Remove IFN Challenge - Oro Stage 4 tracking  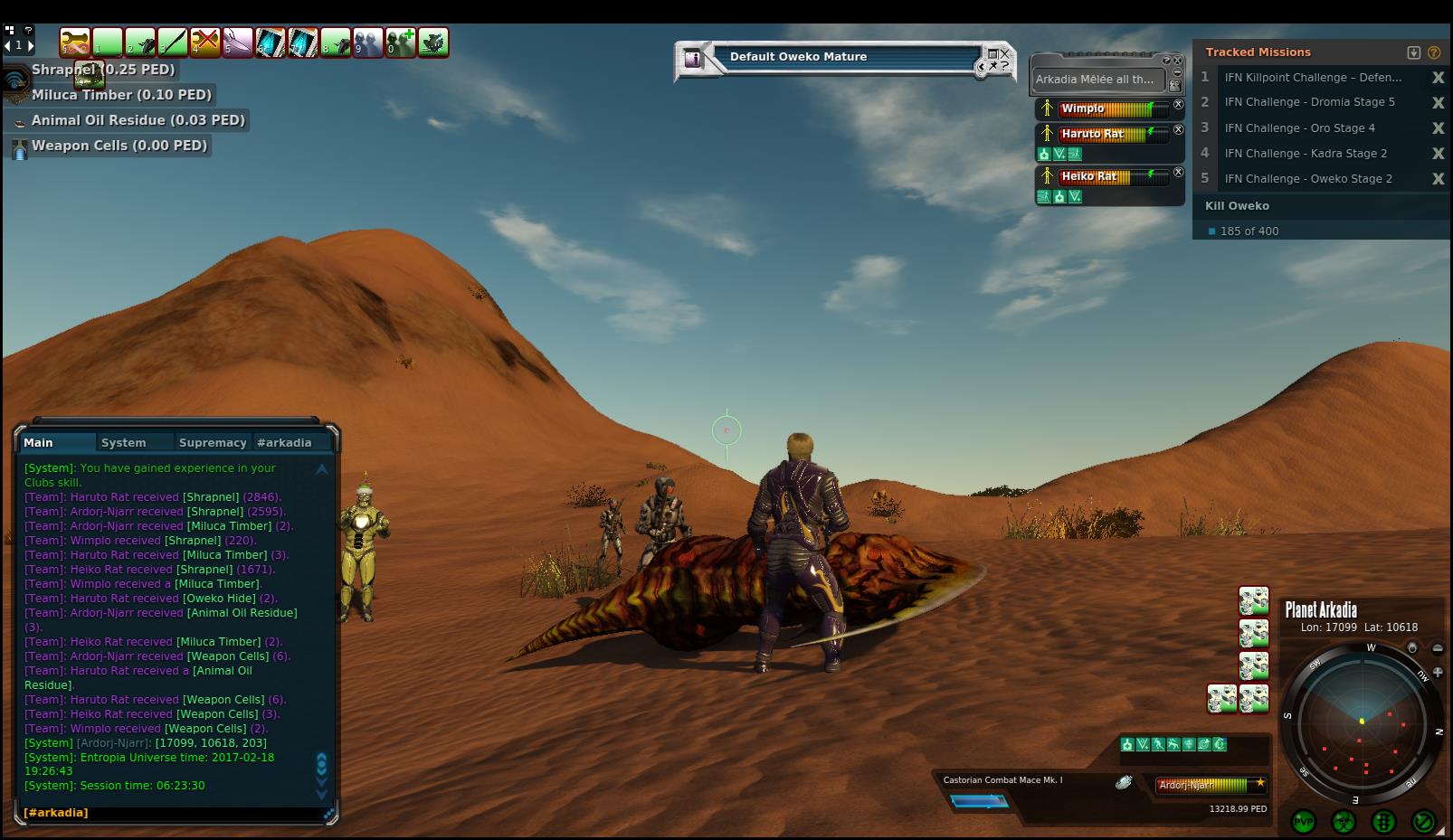(x=1438, y=128)
